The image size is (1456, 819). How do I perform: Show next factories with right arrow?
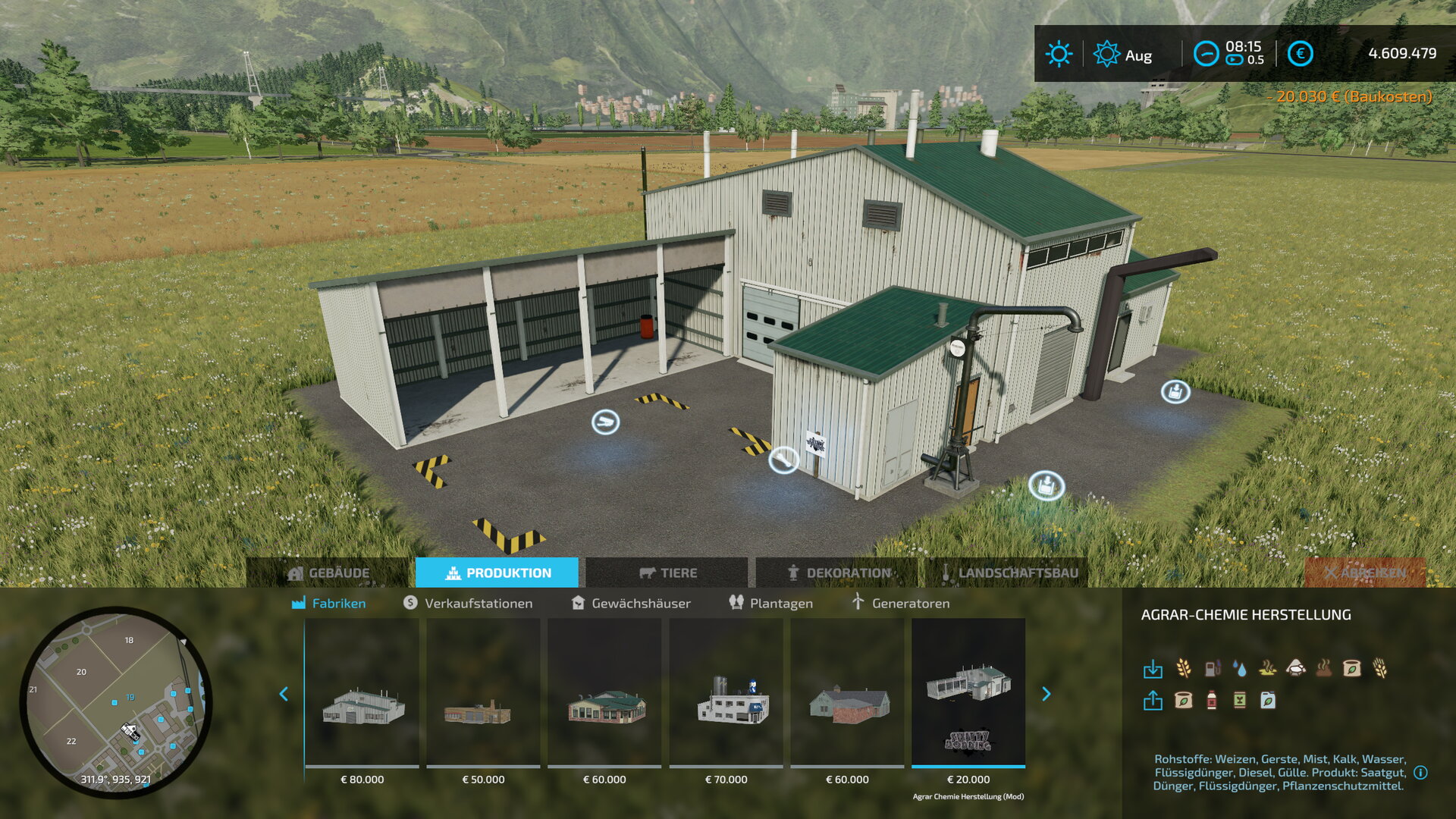1046,694
